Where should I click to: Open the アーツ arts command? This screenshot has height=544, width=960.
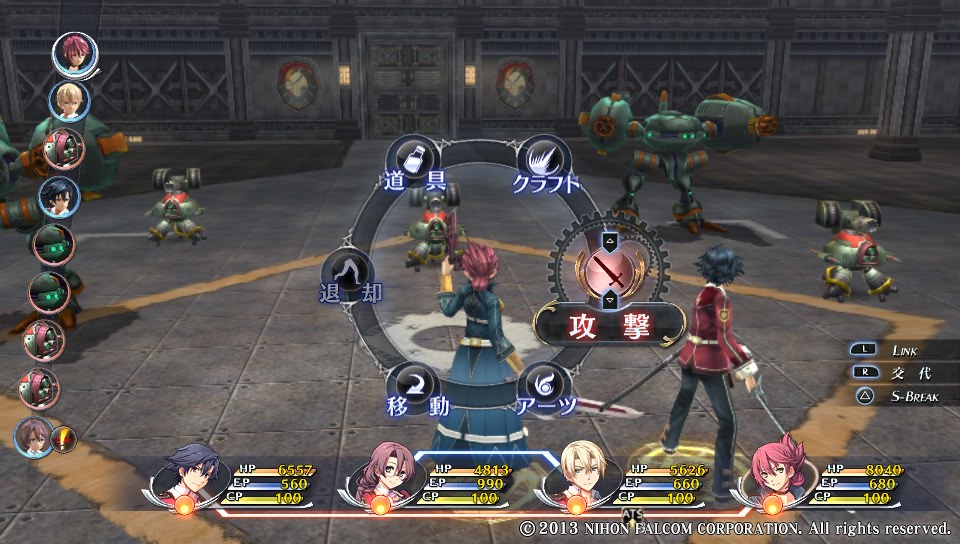(x=545, y=388)
